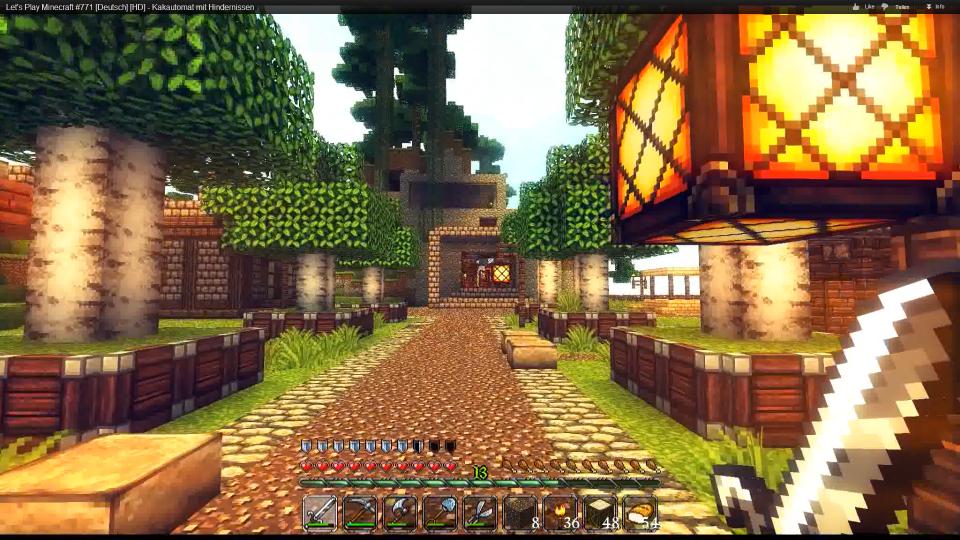This screenshot has height=540, width=960.
Task: Select the pickaxe in the hotbar
Action: point(360,512)
